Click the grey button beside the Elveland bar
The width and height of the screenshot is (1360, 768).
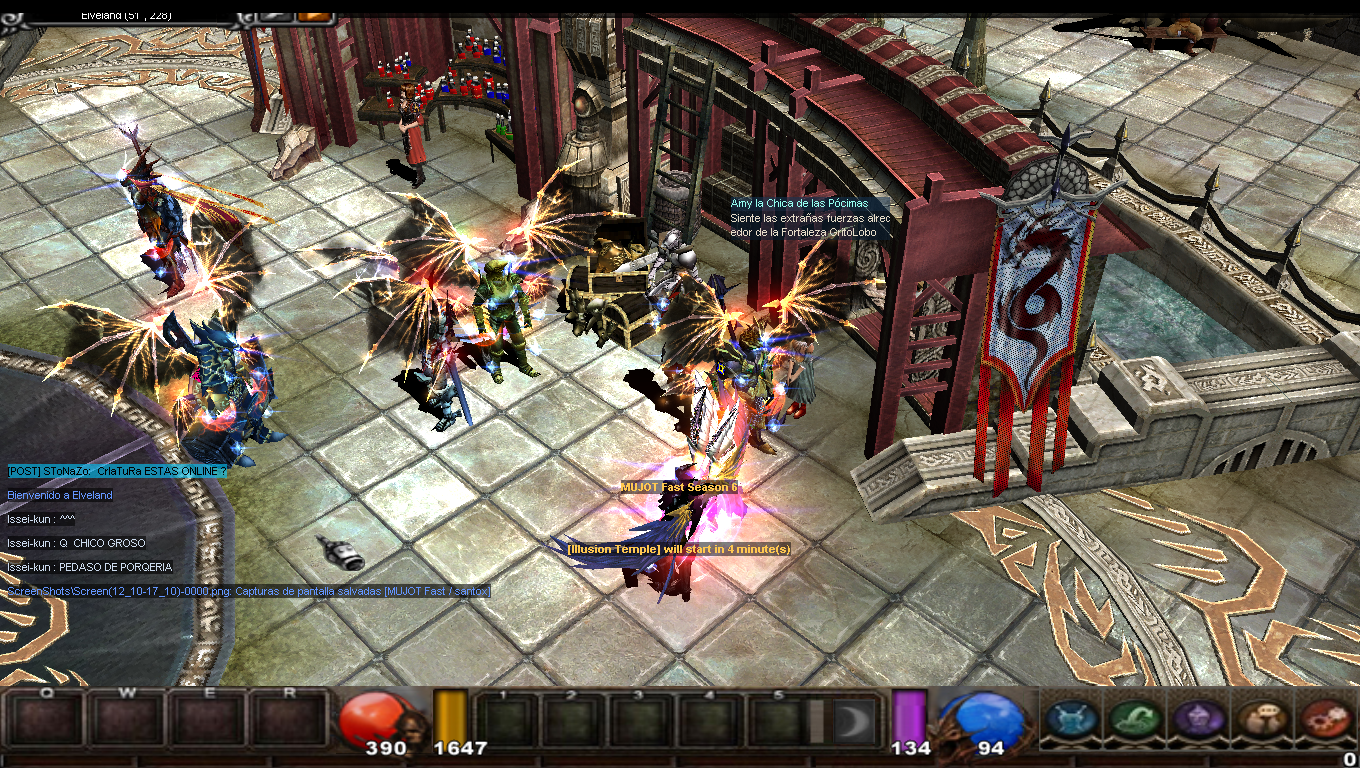click(x=276, y=15)
